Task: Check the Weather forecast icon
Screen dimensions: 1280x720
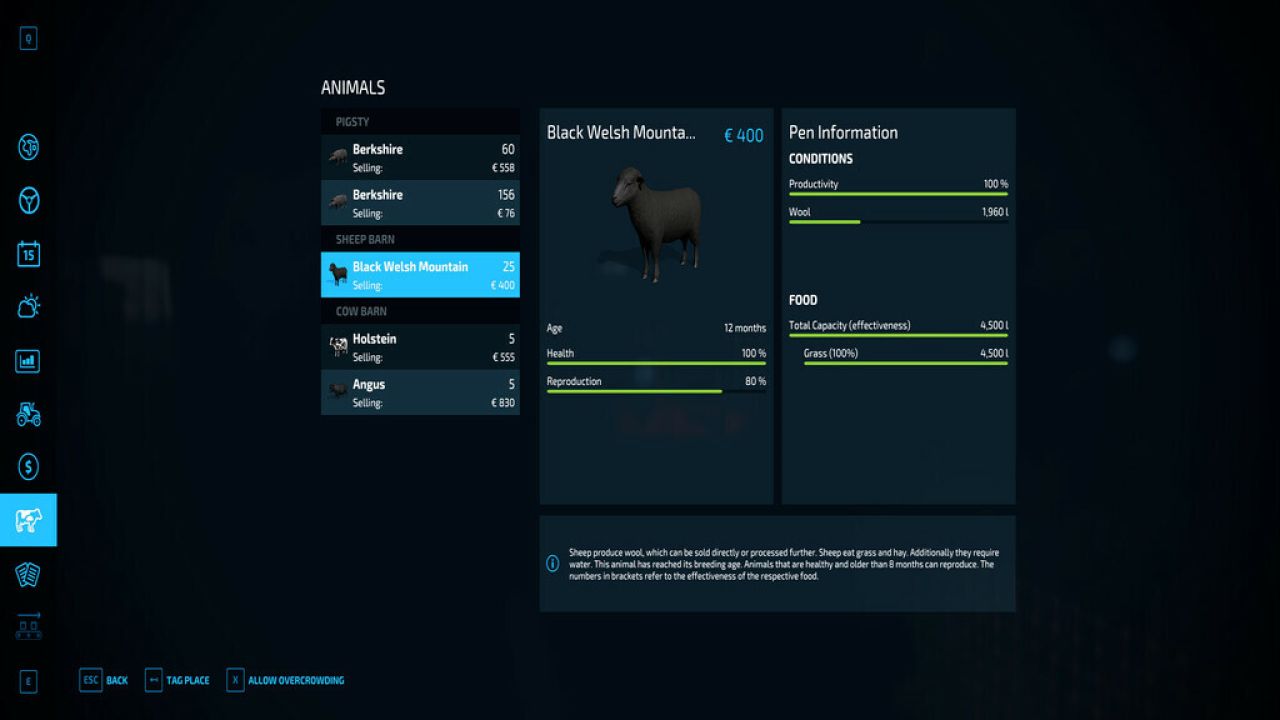Action: pos(27,308)
